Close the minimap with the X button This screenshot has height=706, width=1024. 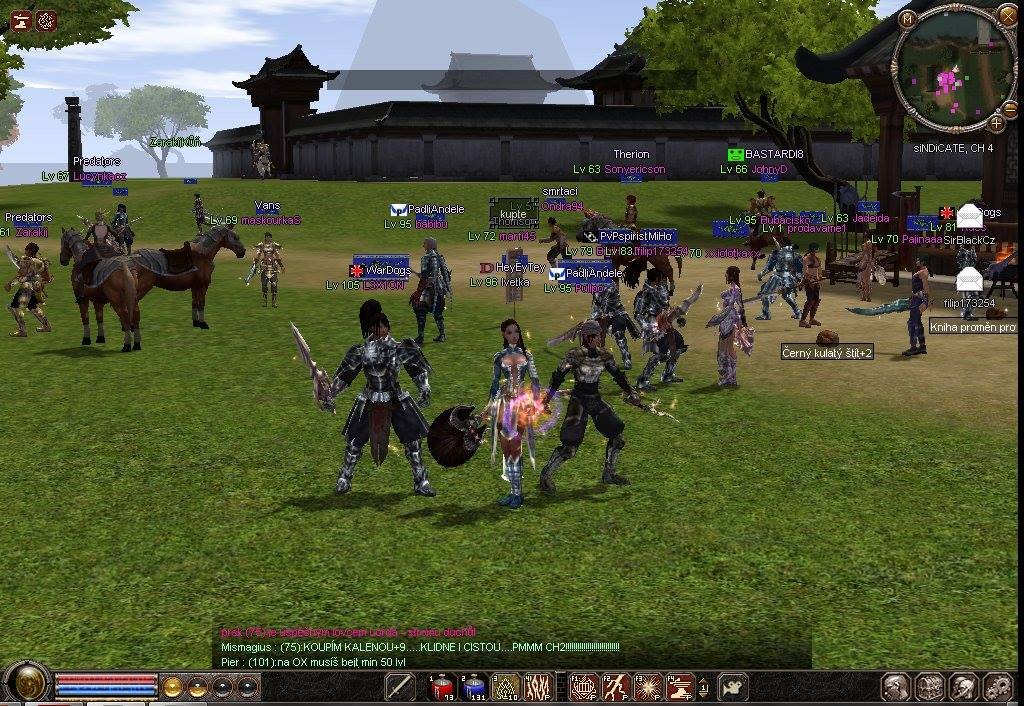pos(1007,17)
